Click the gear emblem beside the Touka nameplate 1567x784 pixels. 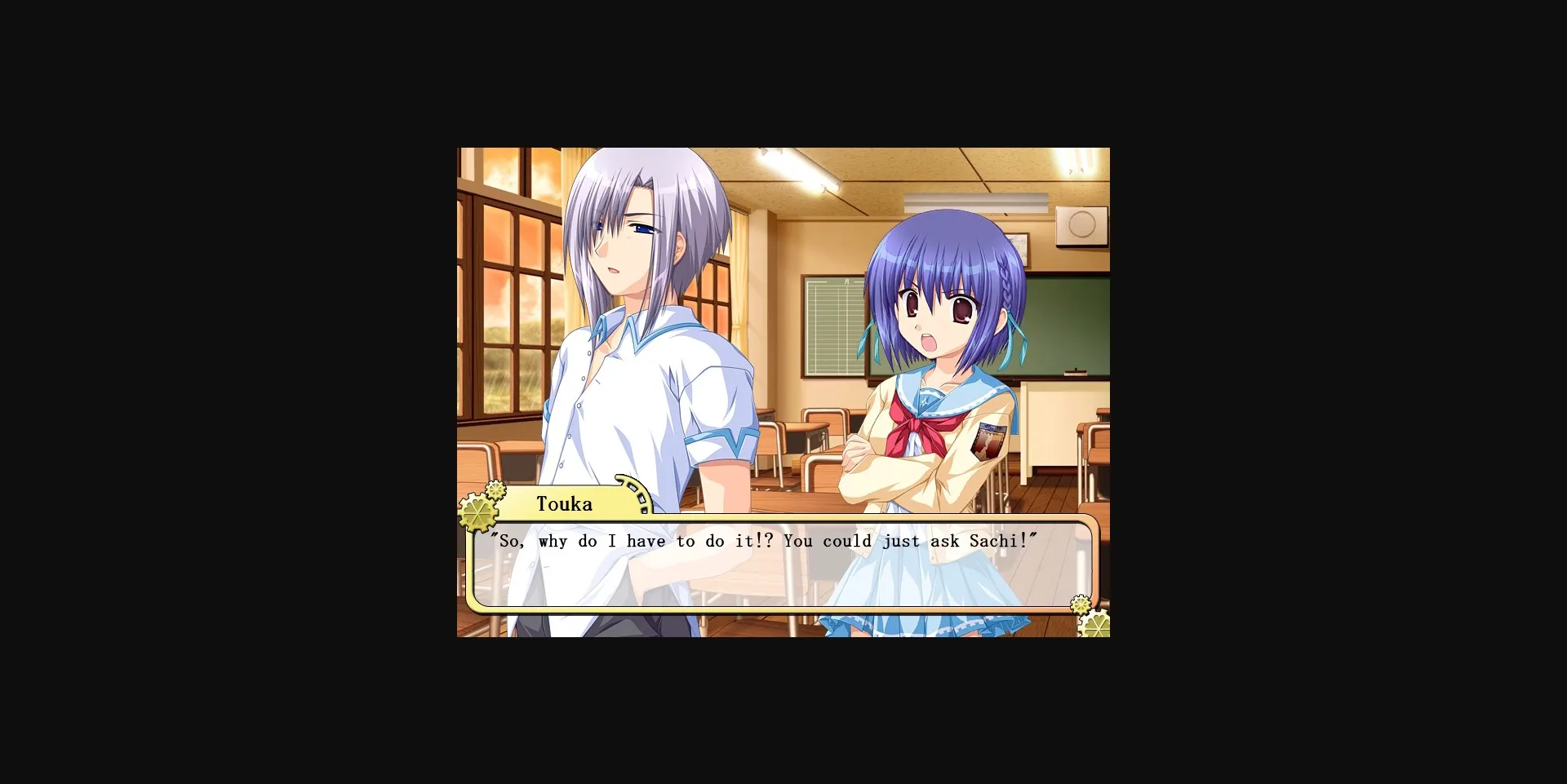coord(480,514)
